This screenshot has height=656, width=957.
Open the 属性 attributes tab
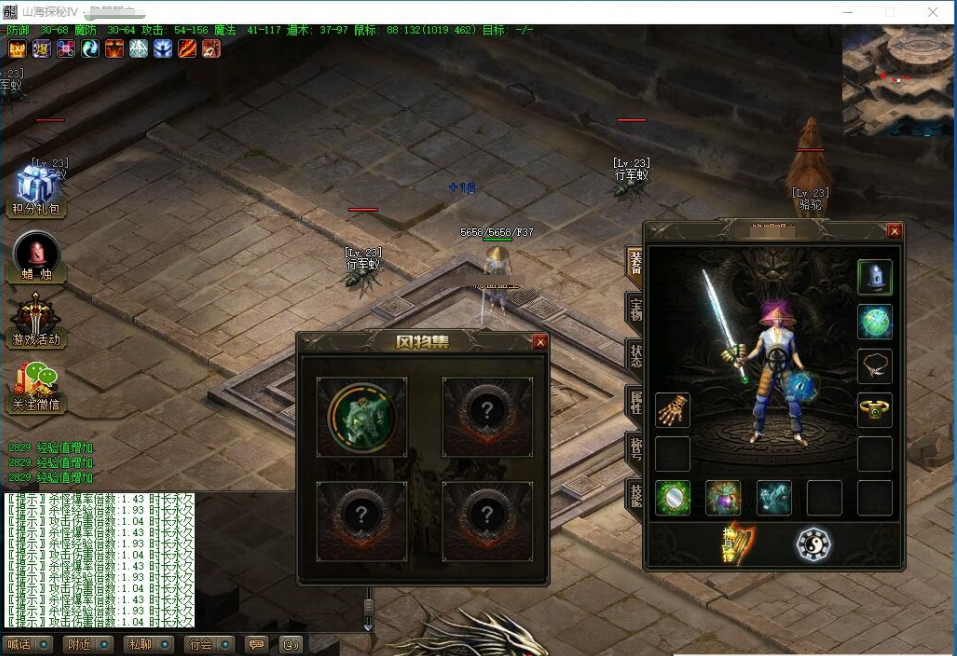[634, 402]
